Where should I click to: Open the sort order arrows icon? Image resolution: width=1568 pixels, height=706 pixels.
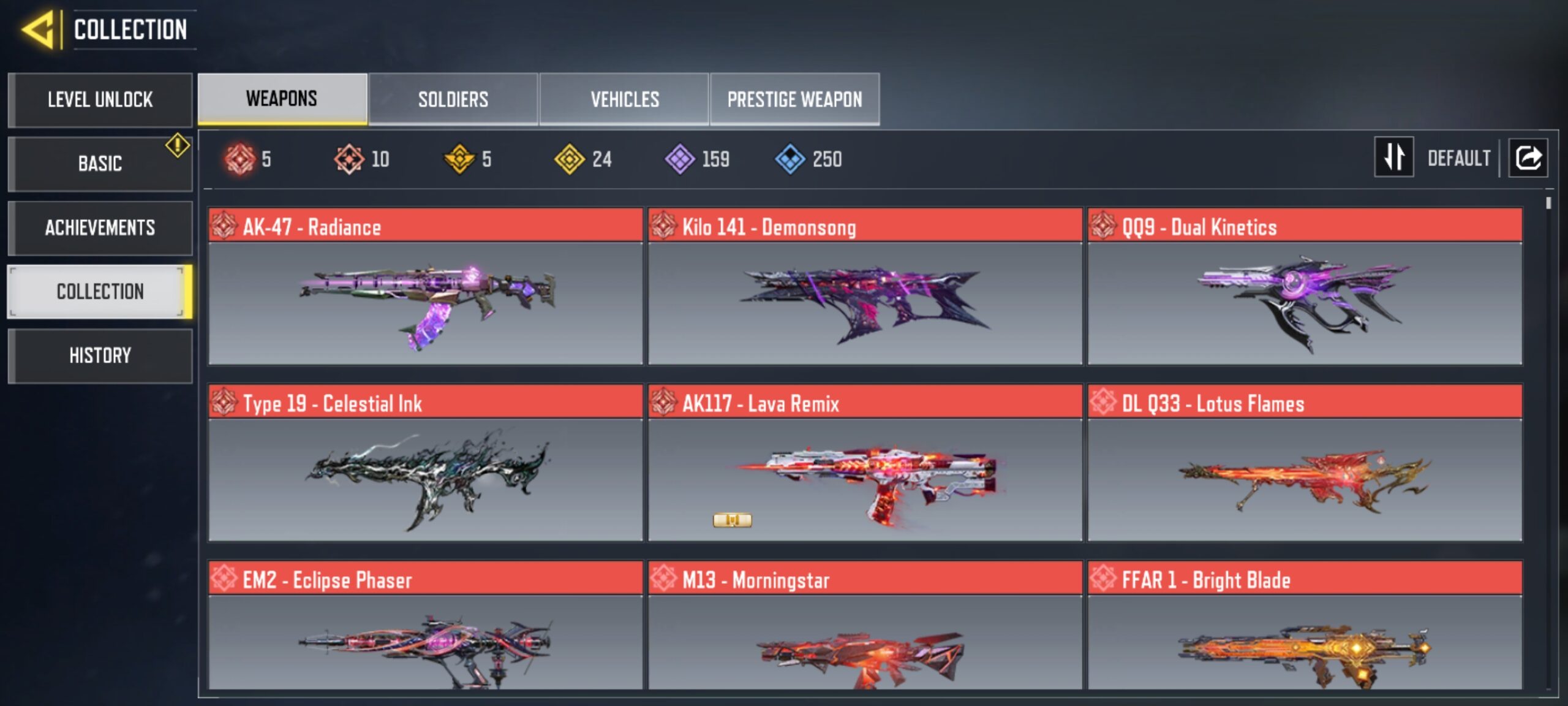coord(1393,158)
